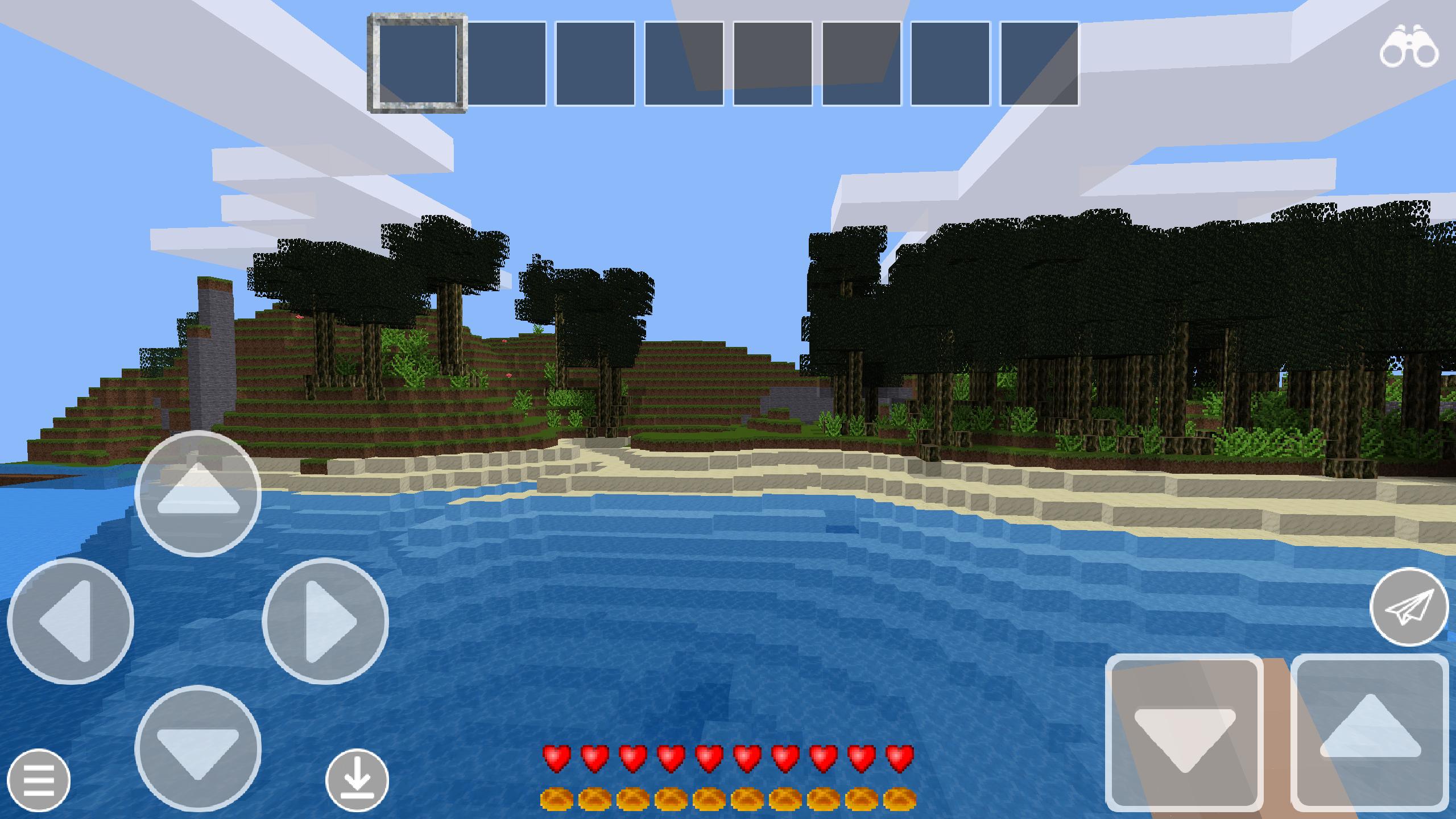Select the rightmost hotbar slot
The image size is (1456, 819).
click(1039, 61)
